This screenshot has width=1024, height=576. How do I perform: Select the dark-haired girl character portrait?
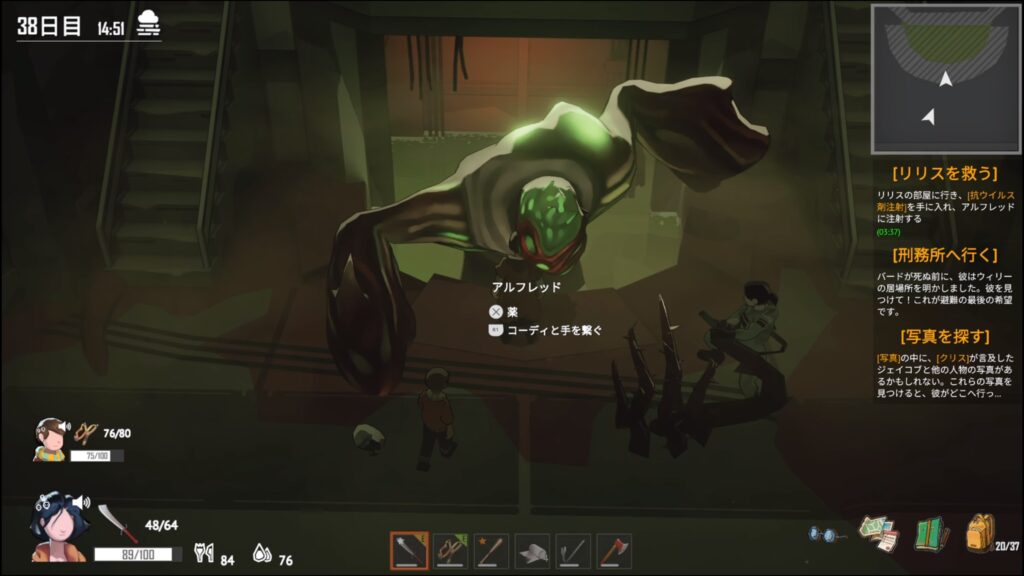pos(62,524)
